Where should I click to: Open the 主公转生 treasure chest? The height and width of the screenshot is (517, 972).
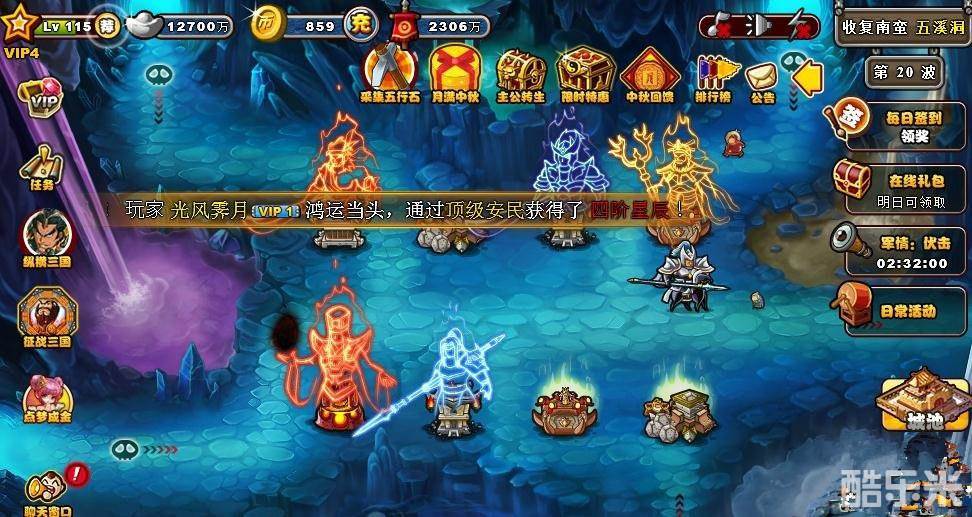[521, 72]
